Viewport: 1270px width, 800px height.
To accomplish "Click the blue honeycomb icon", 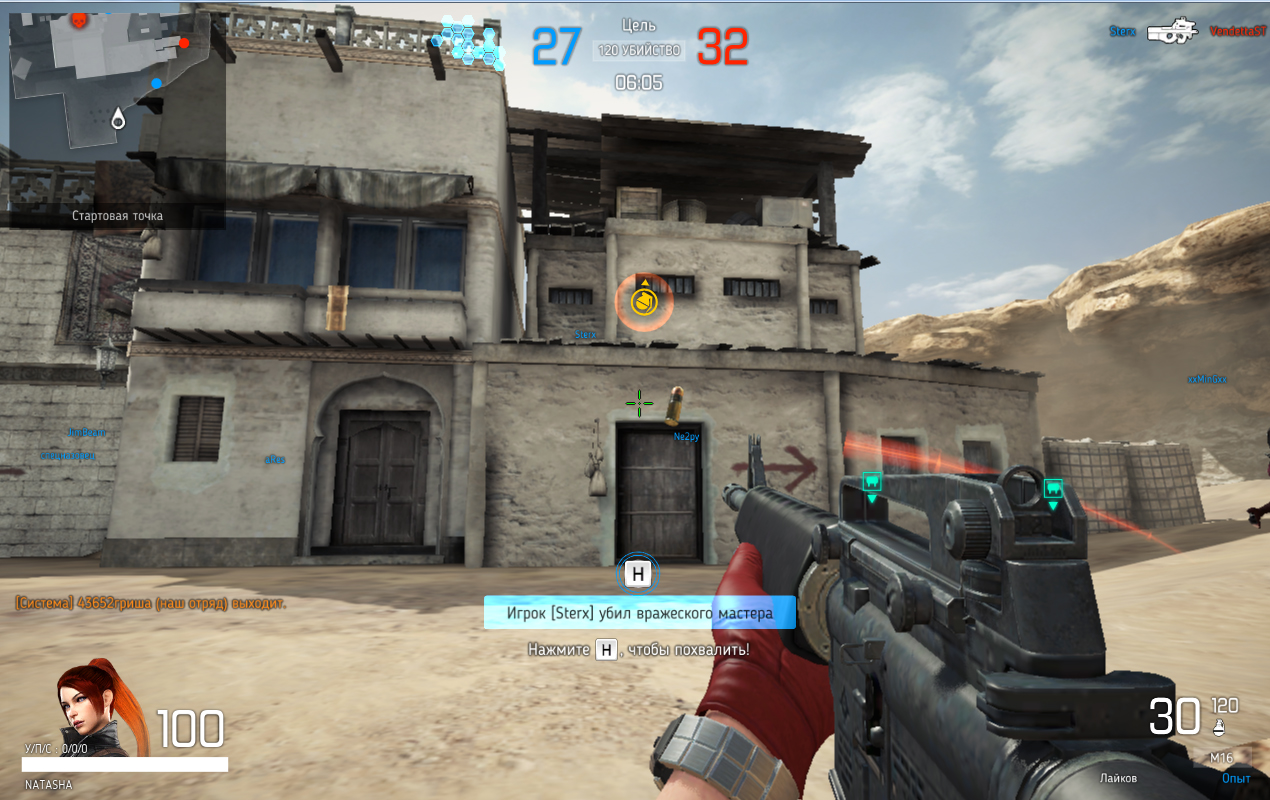I will click(469, 41).
